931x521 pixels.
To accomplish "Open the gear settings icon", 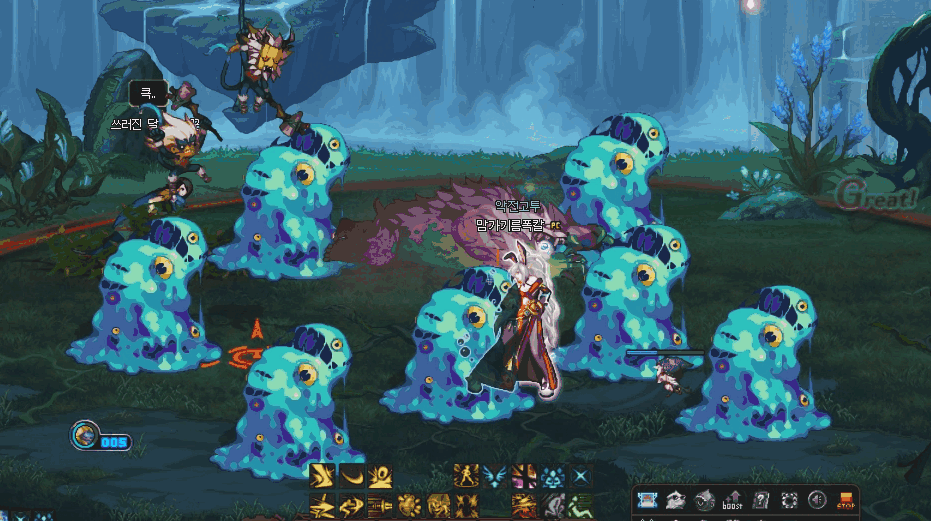I will tap(789, 500).
